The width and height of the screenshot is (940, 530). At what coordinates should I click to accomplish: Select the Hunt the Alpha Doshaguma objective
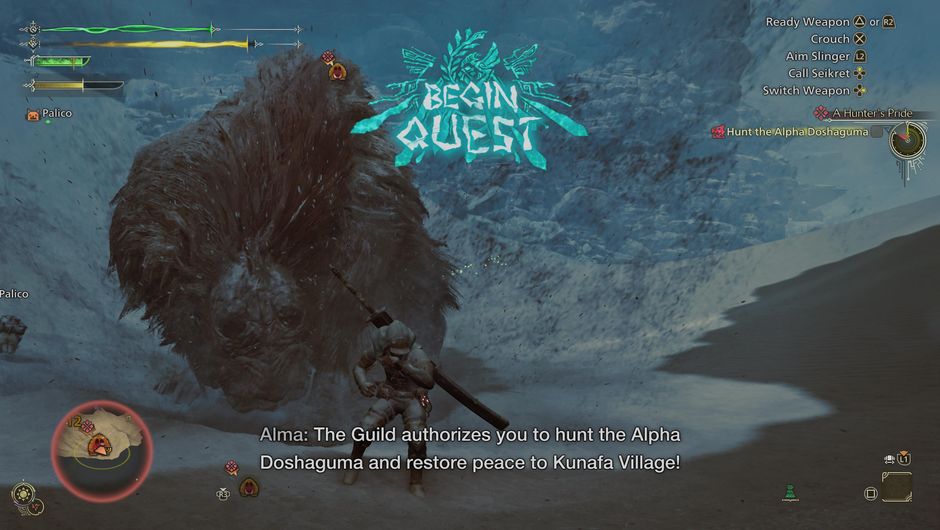[790, 131]
